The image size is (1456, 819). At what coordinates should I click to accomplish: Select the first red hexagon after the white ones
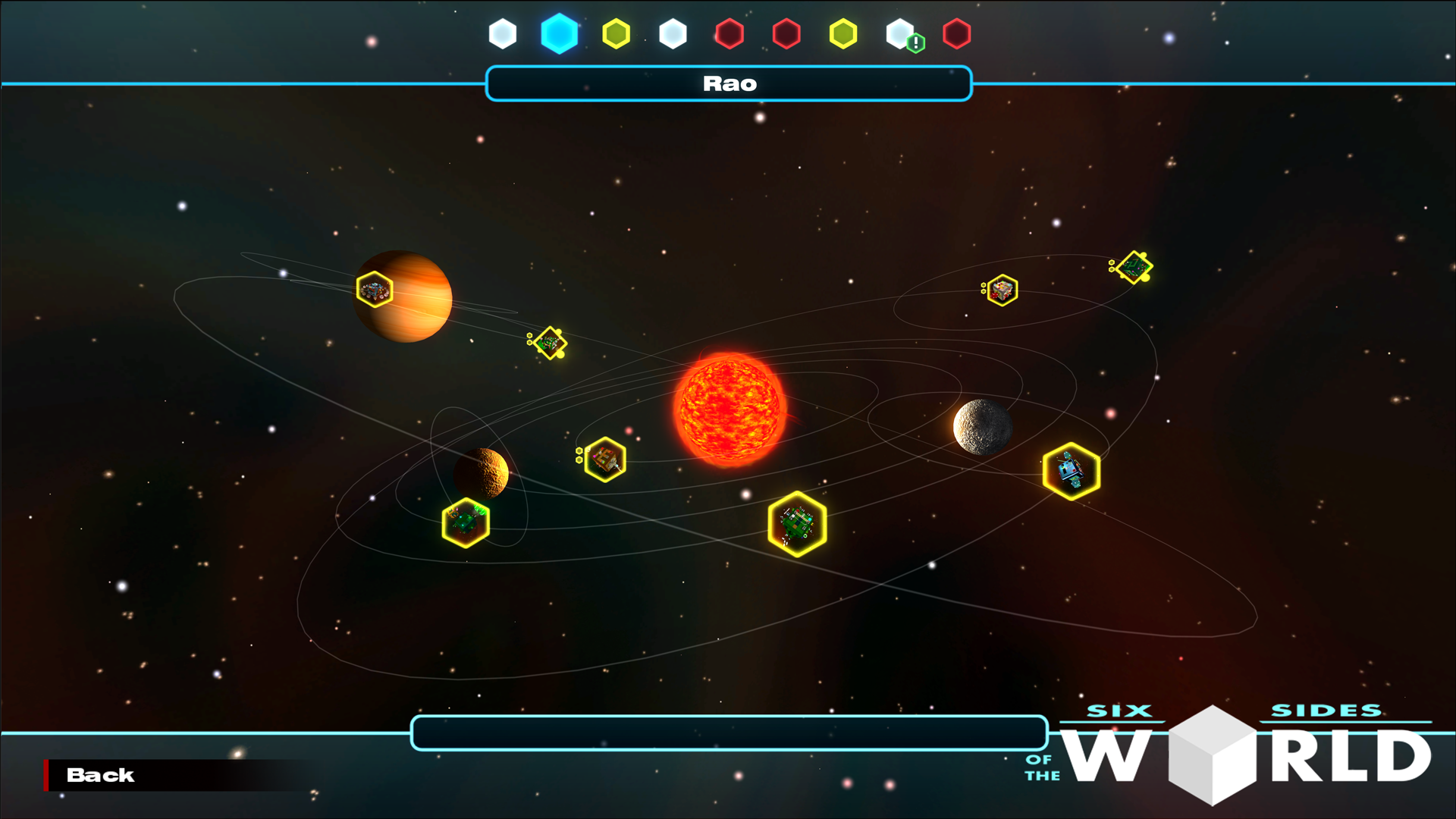730,33
